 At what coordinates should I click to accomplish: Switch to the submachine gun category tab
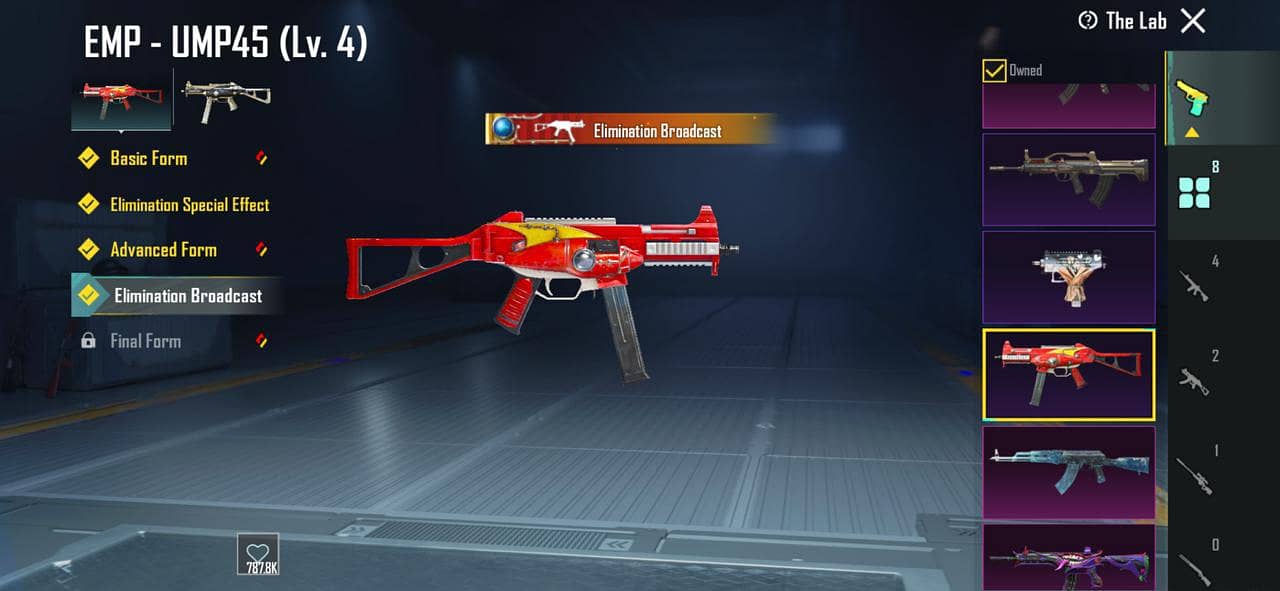pyautogui.click(x=1194, y=378)
